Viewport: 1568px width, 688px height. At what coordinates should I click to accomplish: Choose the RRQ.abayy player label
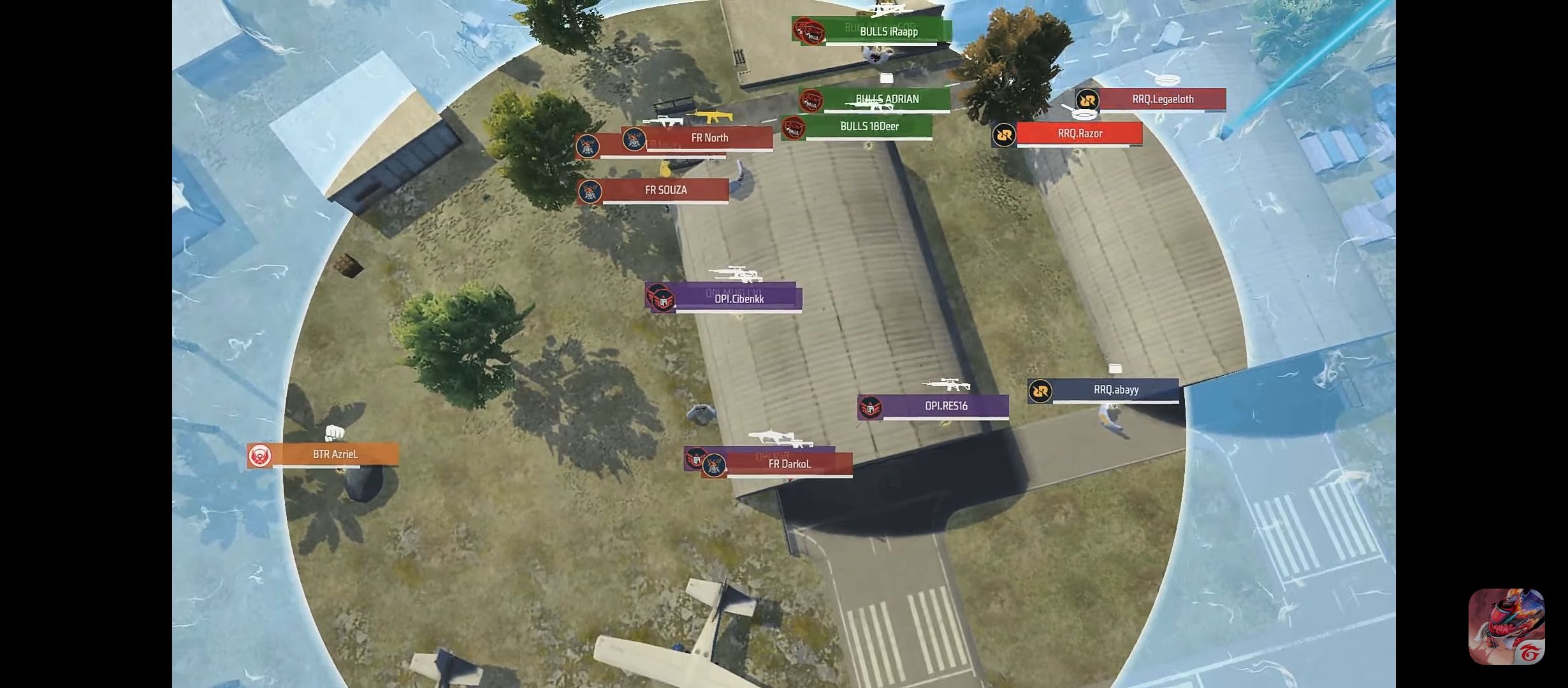[x=1115, y=390]
